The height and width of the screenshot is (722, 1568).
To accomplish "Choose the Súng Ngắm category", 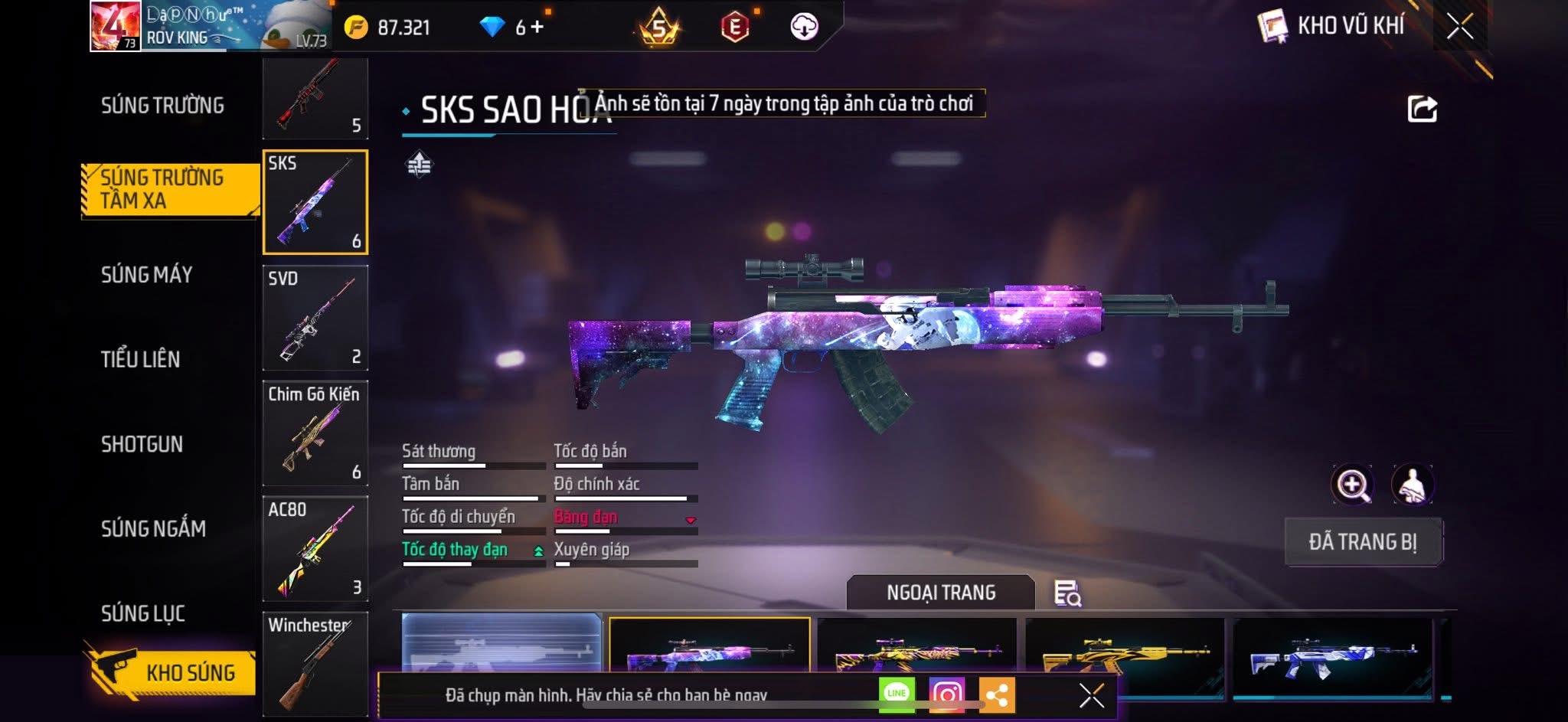I will (x=153, y=528).
